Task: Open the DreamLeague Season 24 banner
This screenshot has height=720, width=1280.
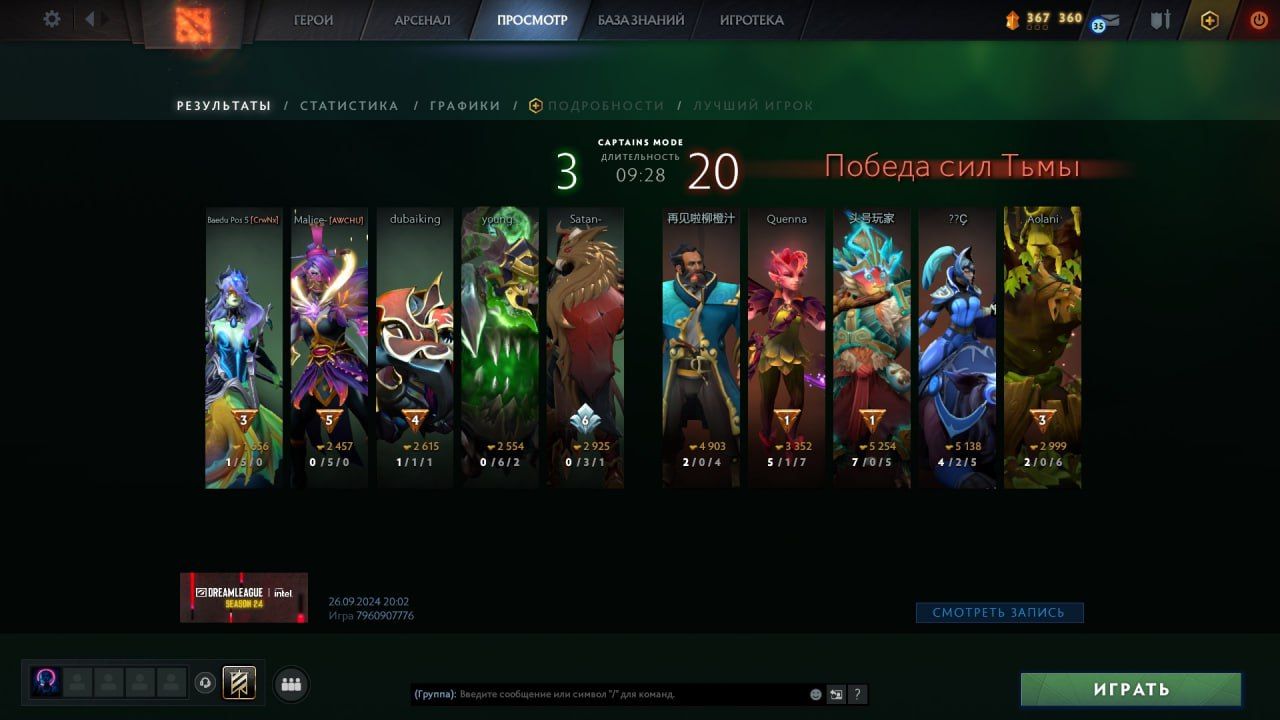Action: point(244,597)
